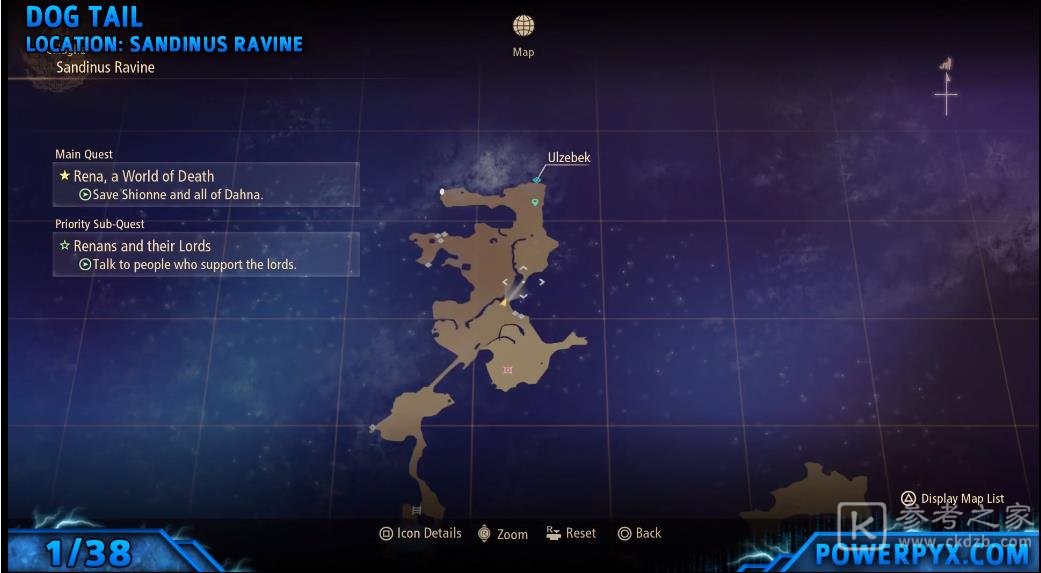This screenshot has height=573, width=1041.
Task: Click the globe Map icon
Action: click(x=523, y=26)
